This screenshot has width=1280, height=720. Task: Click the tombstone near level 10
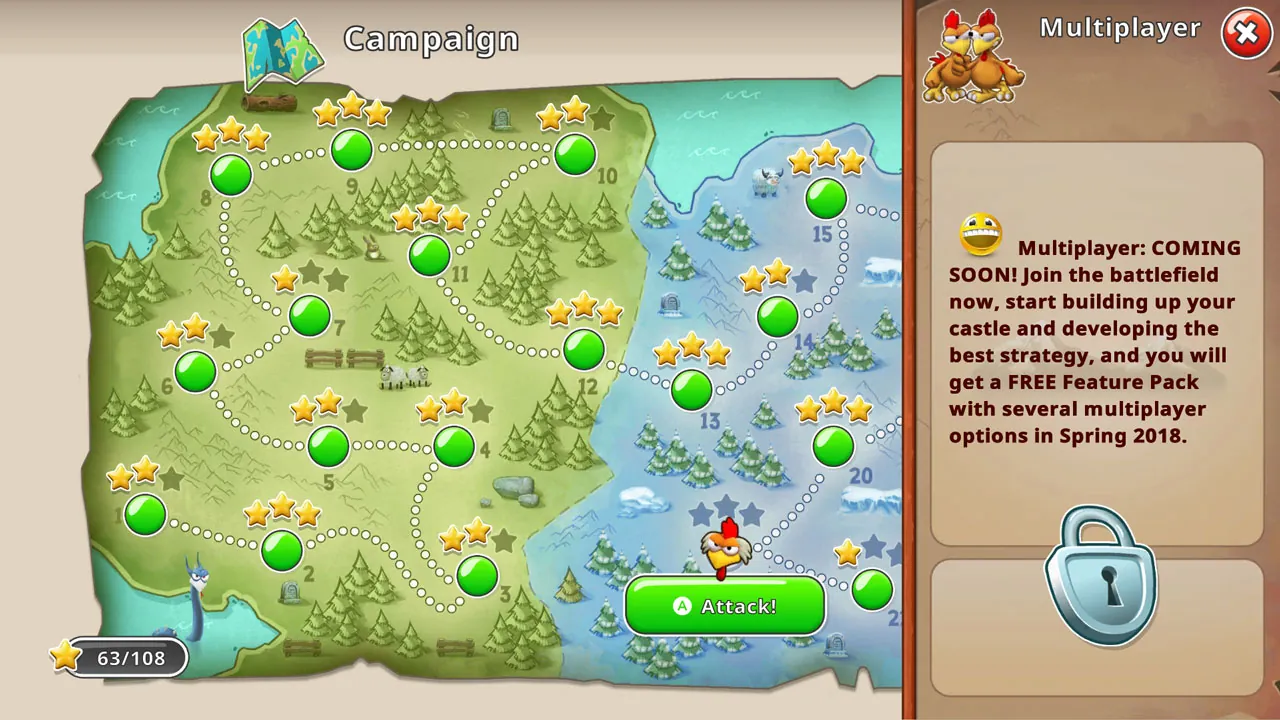pos(500,120)
